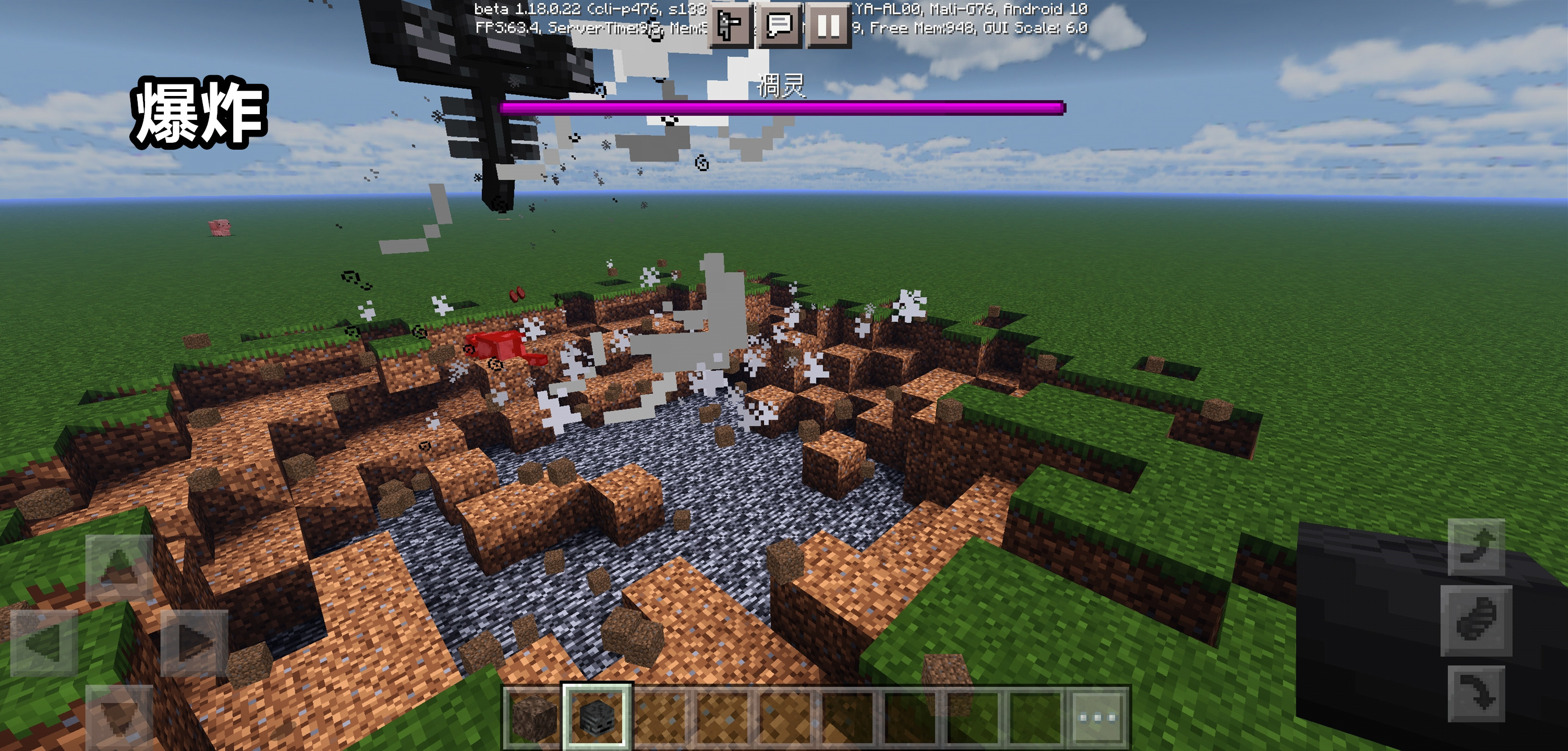Tap the fly up arrow button

pyautogui.click(x=1476, y=547)
